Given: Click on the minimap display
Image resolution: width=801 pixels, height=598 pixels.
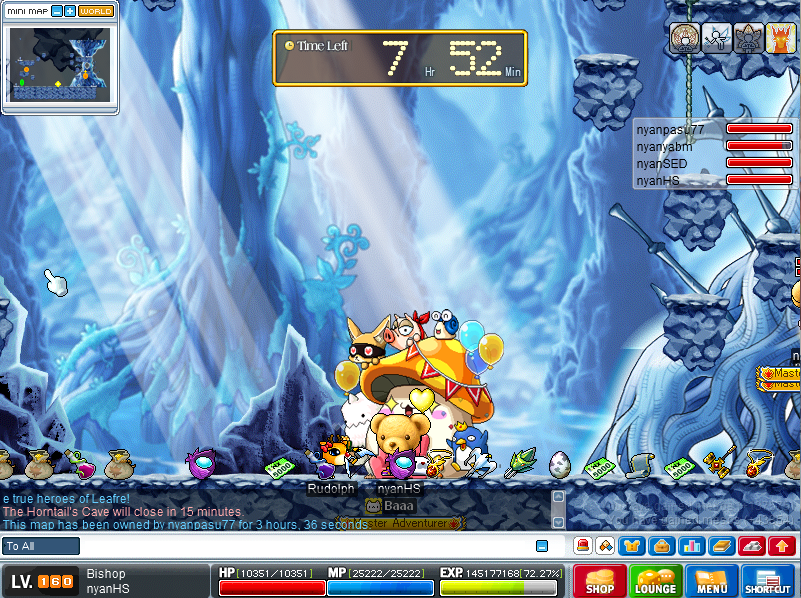Looking at the screenshot, I should pyautogui.click(x=60, y=63).
